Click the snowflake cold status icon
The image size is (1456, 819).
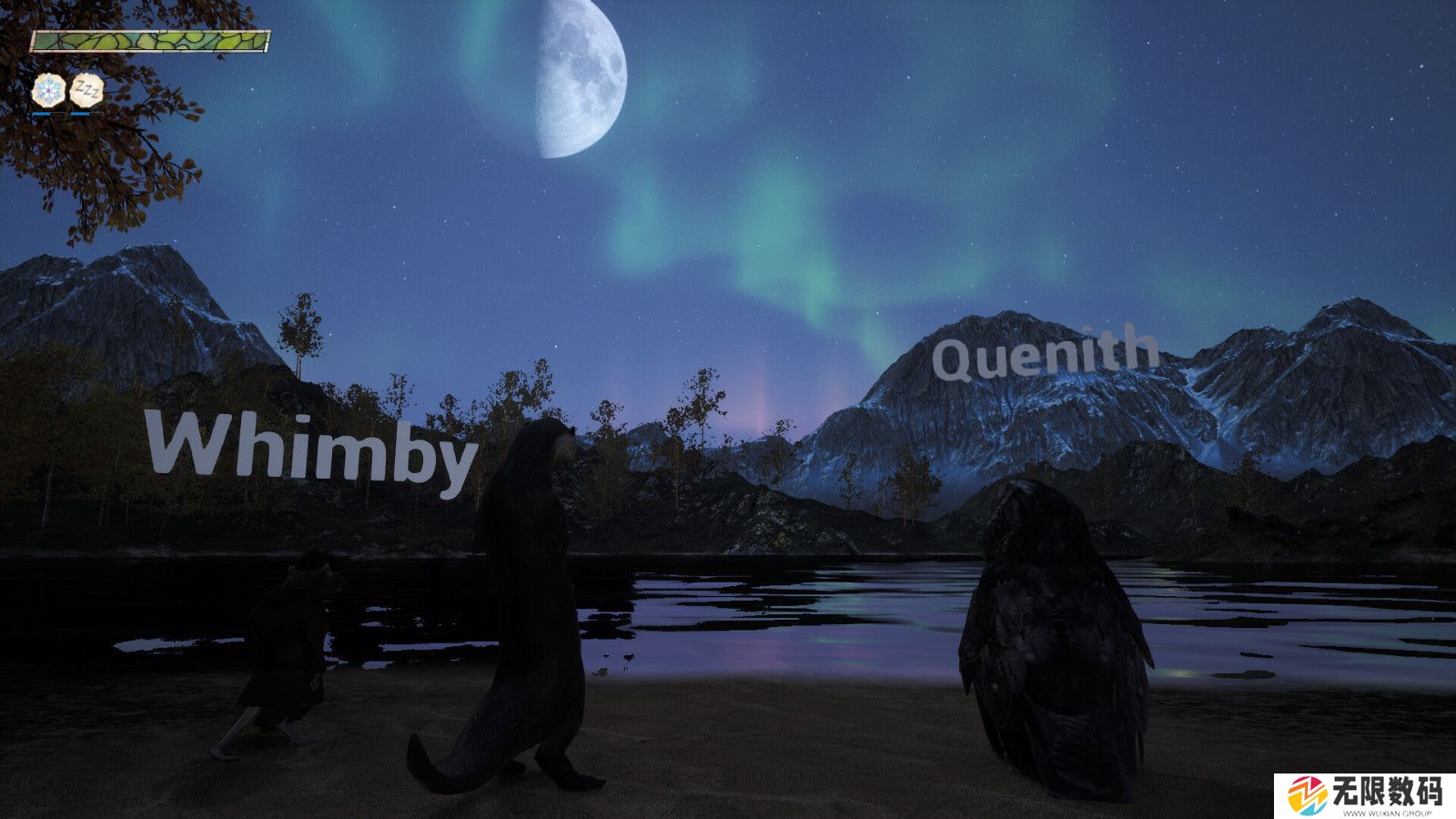(x=48, y=90)
